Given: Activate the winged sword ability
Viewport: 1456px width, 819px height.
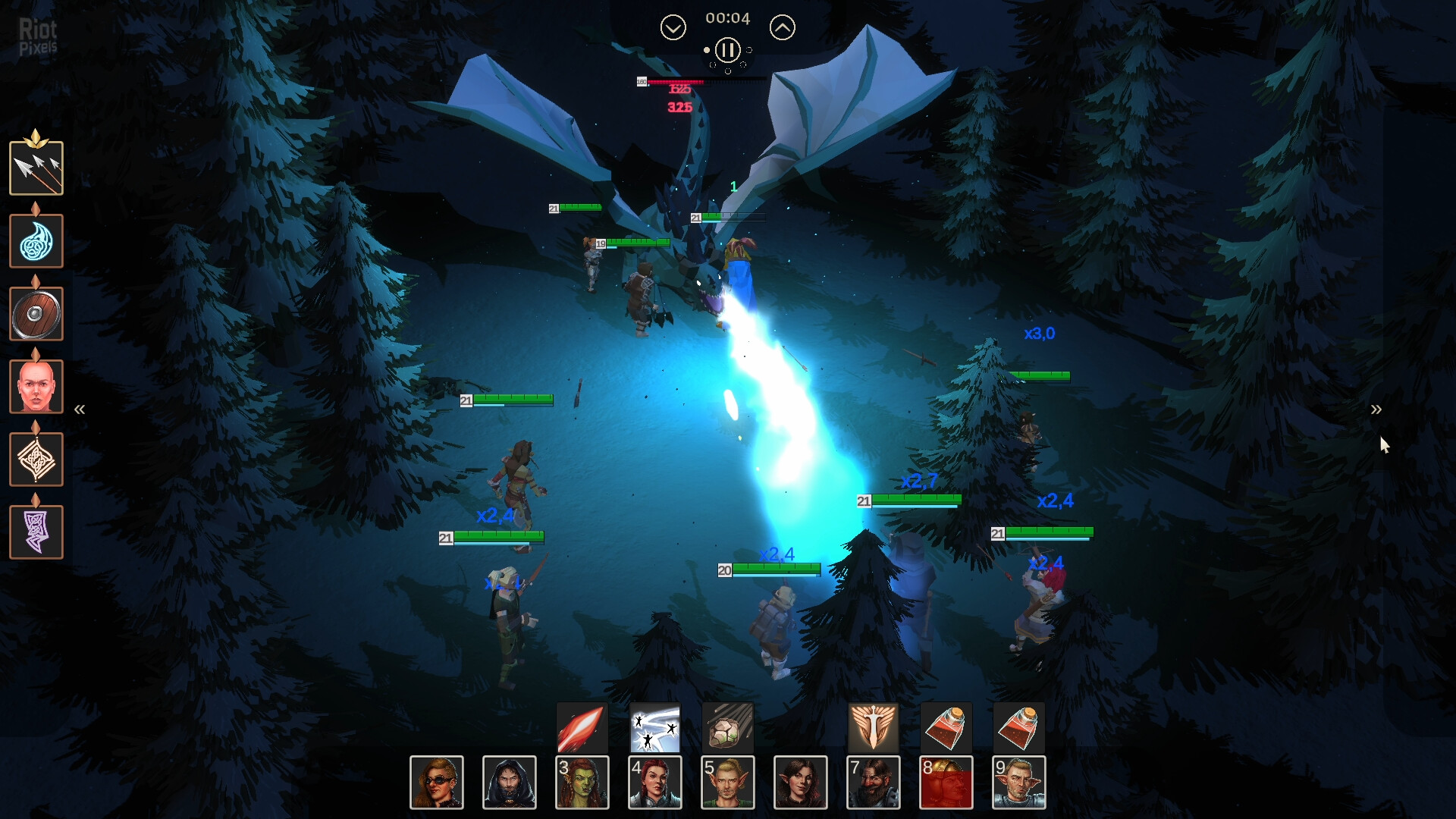Looking at the screenshot, I should point(873,728).
